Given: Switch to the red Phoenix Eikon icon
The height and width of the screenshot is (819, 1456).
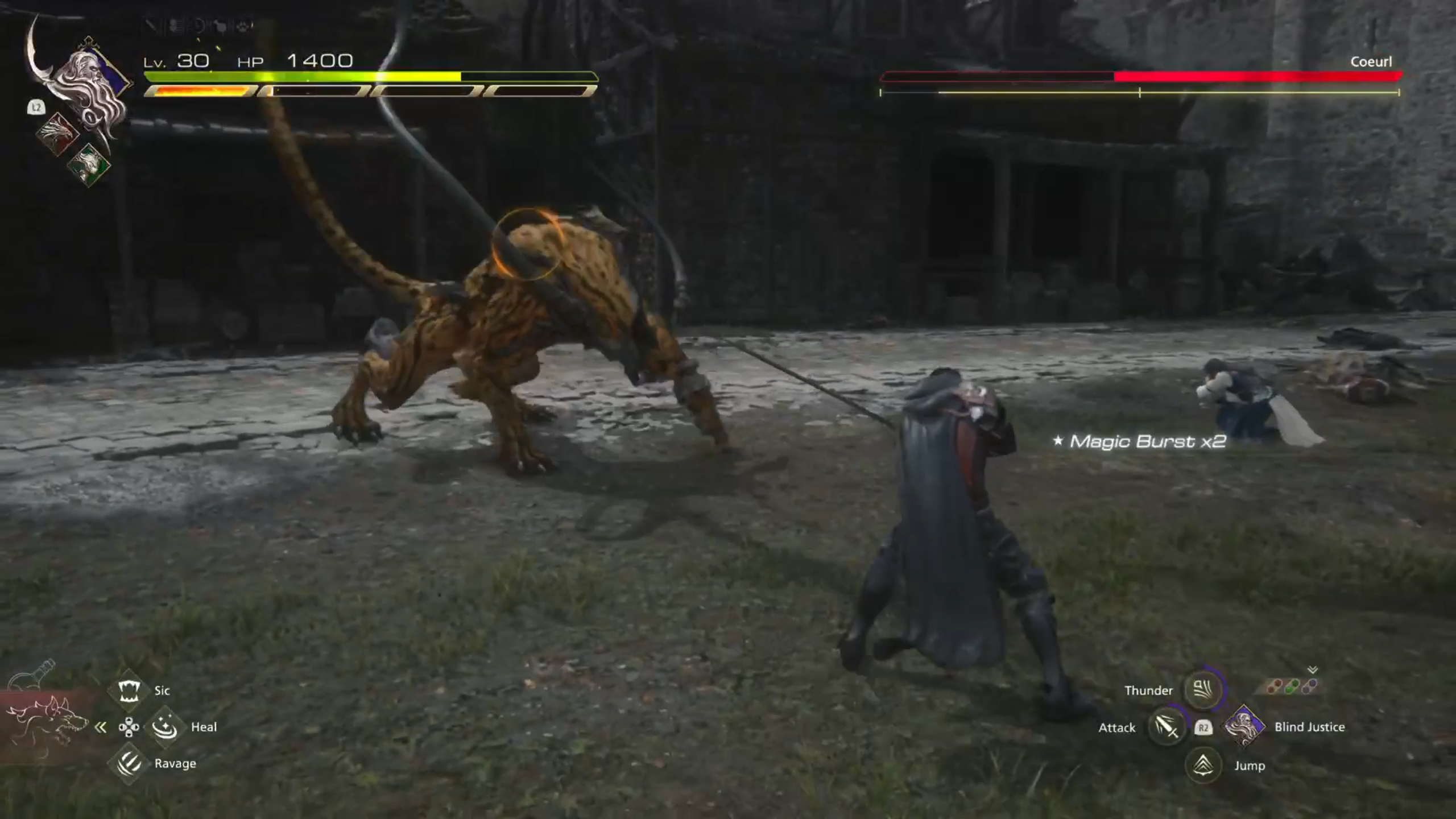Looking at the screenshot, I should point(57,133).
